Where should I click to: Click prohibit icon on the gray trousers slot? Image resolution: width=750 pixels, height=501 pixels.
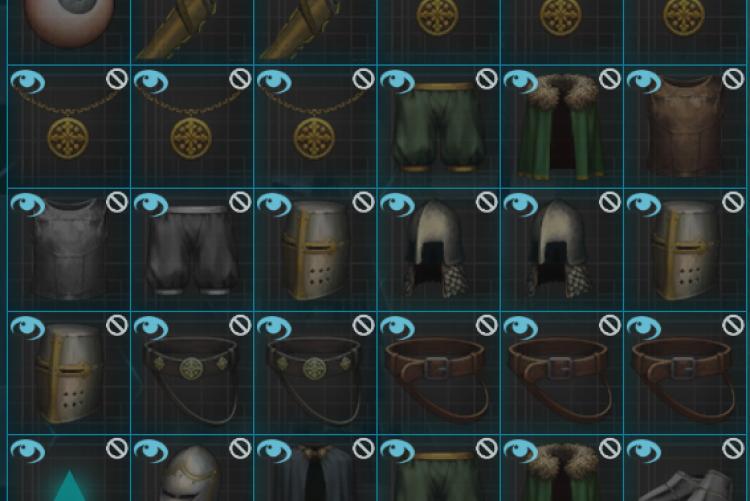(x=240, y=202)
